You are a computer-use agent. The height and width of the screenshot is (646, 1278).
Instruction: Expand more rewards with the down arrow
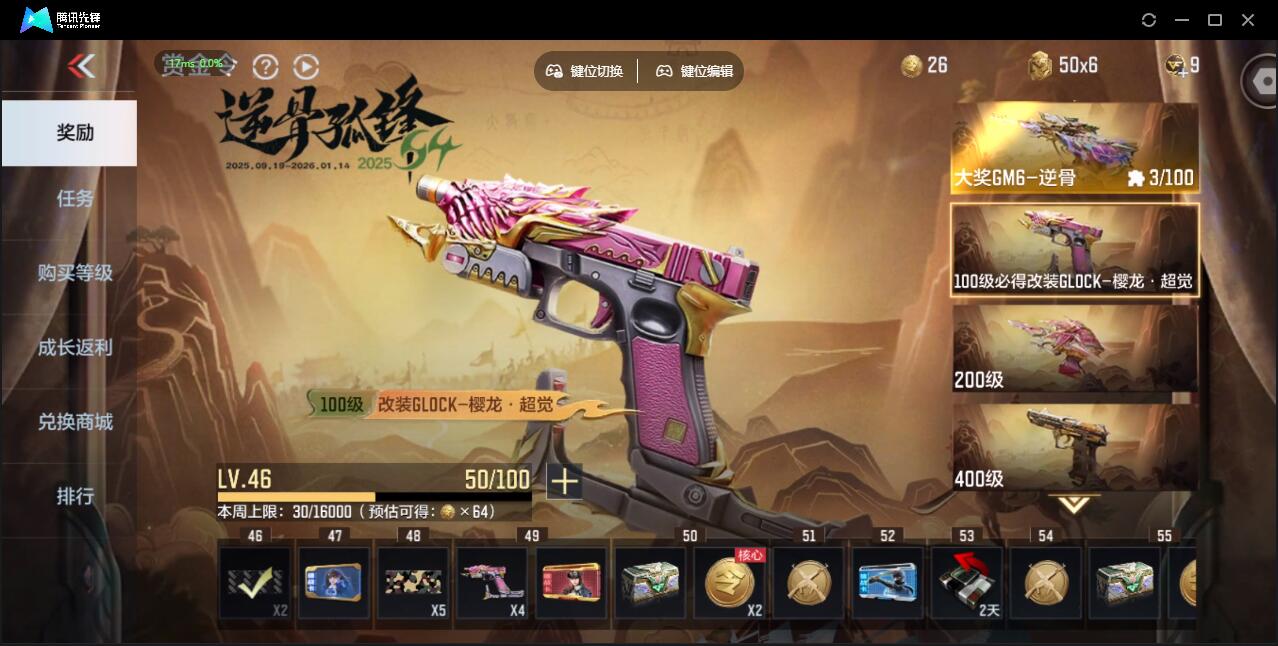pos(1074,505)
